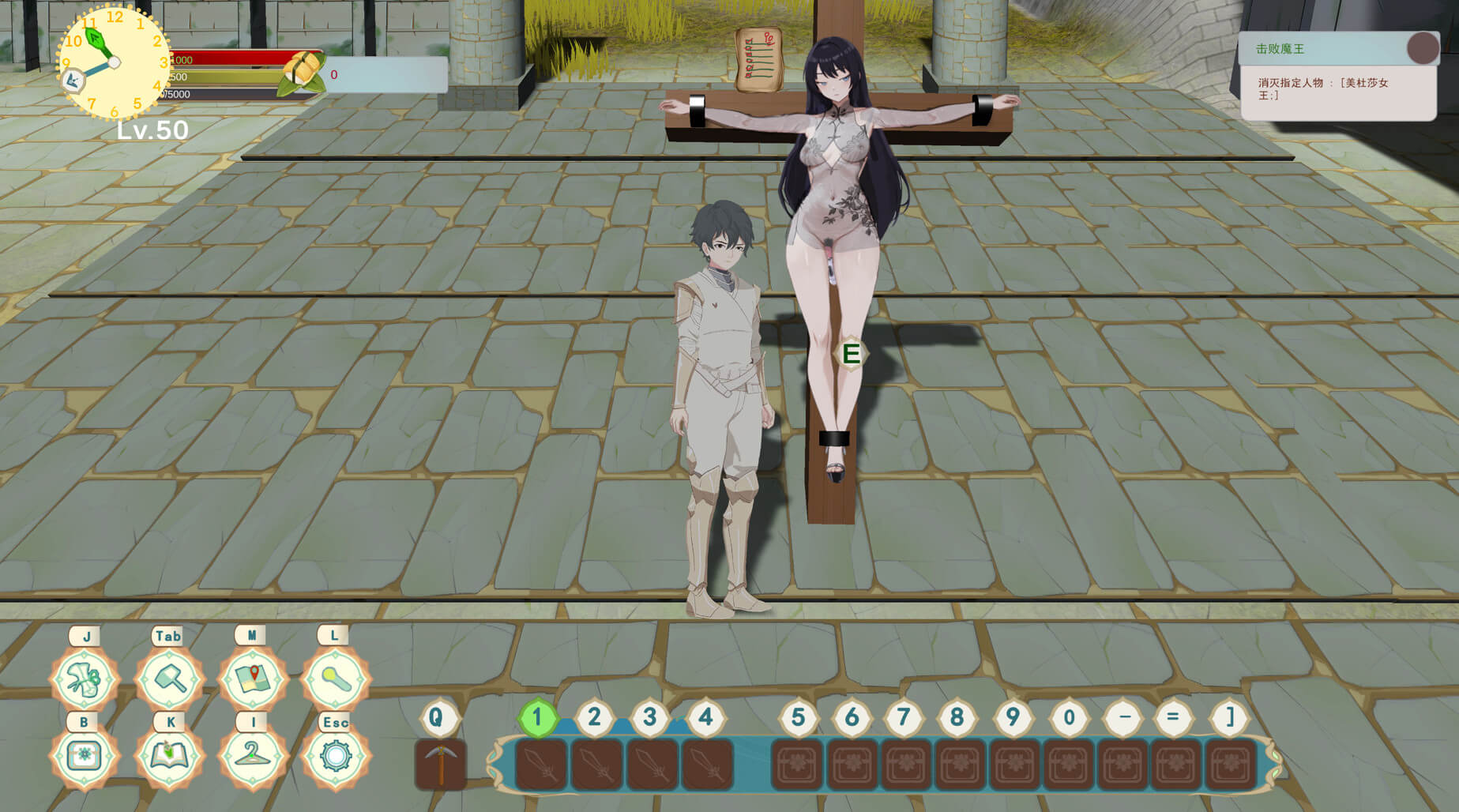
Task: Open the hammer build menu icon
Action: (169, 679)
